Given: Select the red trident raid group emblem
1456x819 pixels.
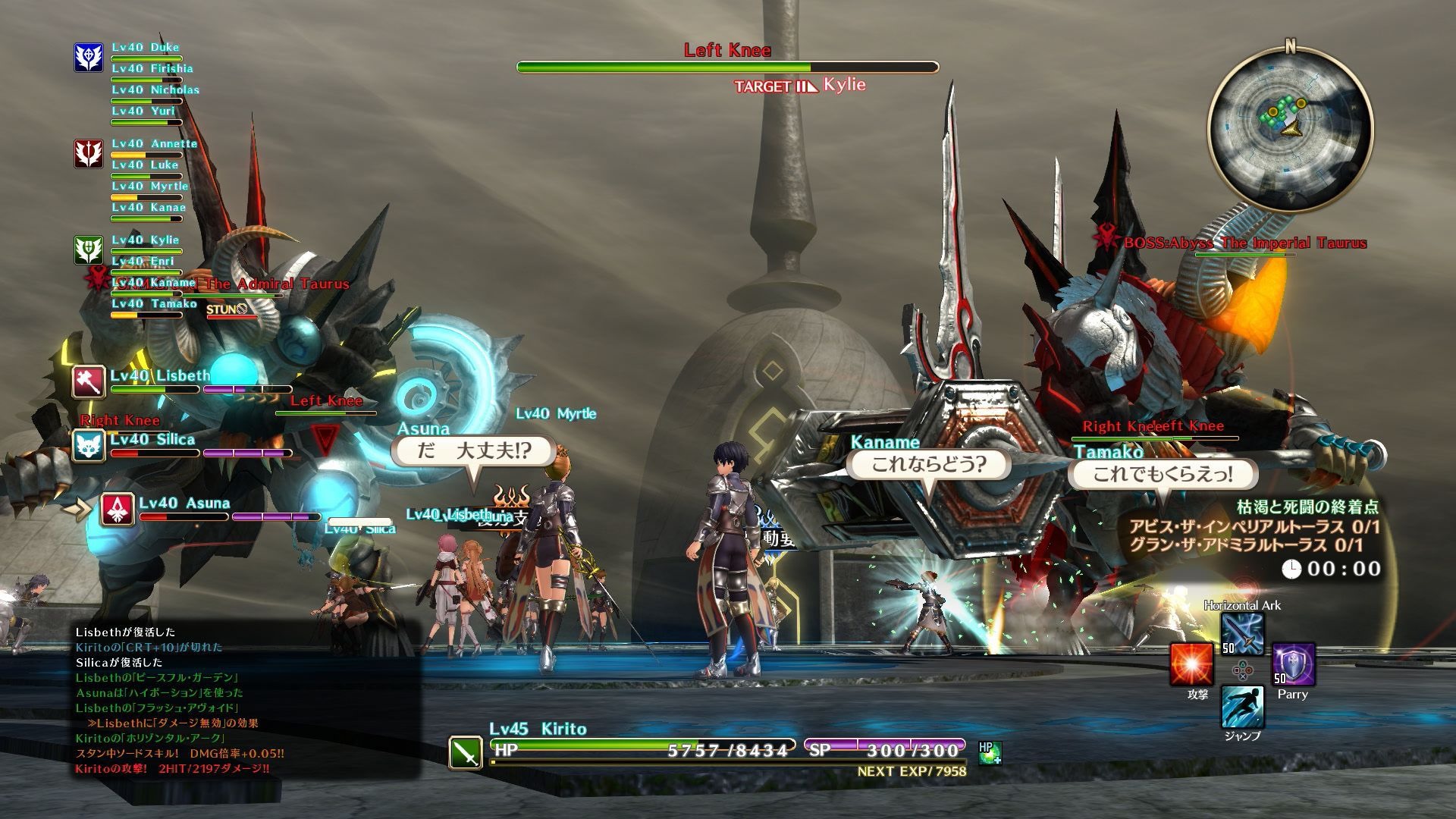Looking at the screenshot, I should click(89, 153).
